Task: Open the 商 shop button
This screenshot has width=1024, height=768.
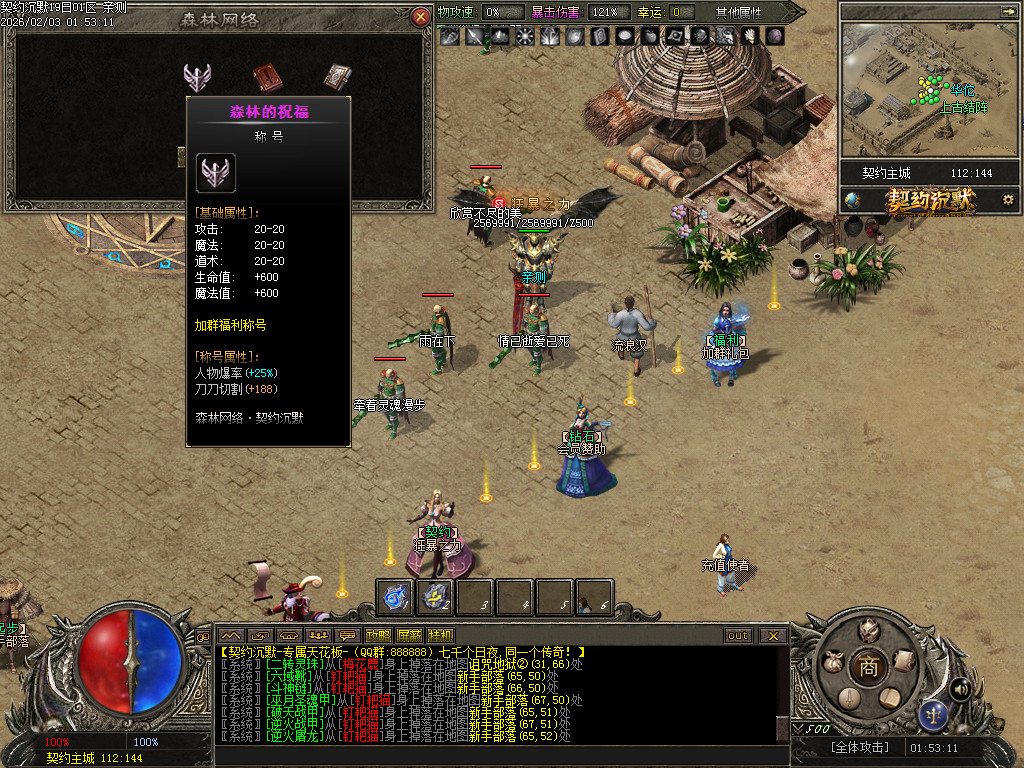Action: [x=869, y=668]
